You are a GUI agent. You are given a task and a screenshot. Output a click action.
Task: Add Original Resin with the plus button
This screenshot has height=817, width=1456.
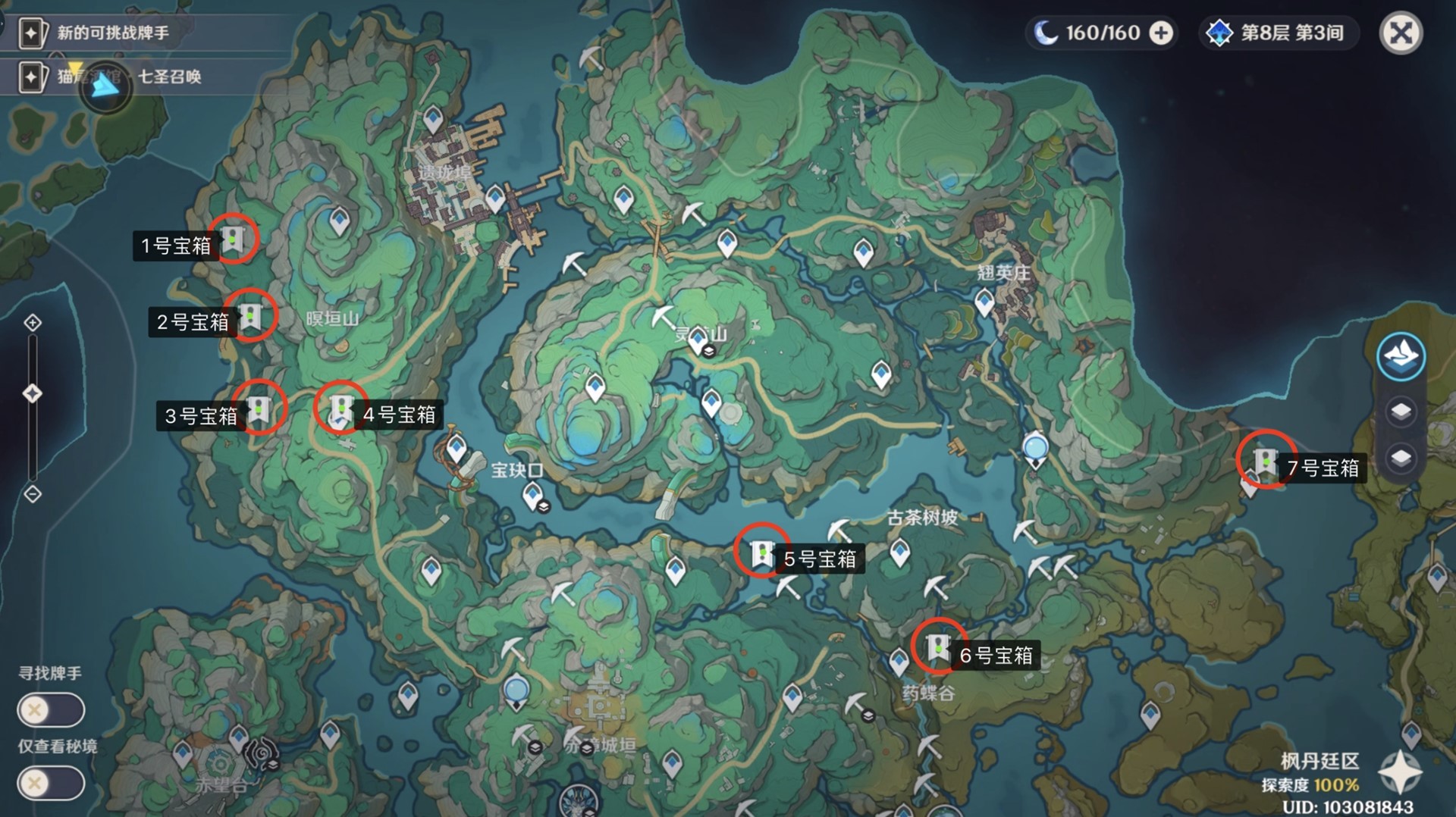[x=1161, y=33]
